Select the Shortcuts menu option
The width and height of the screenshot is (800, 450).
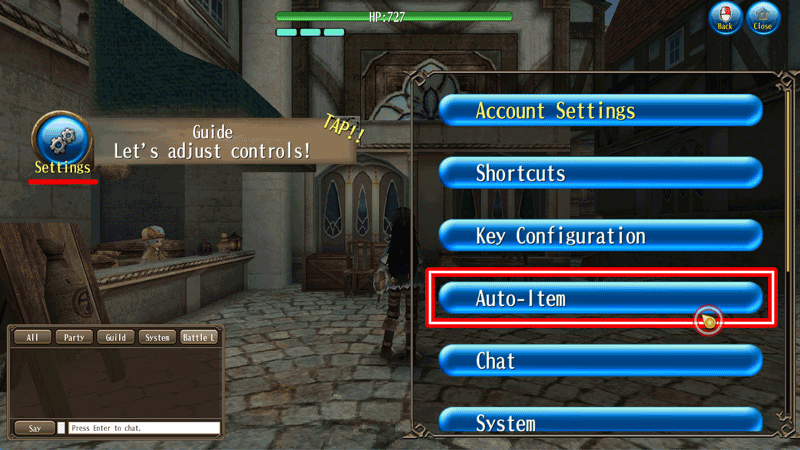click(600, 173)
